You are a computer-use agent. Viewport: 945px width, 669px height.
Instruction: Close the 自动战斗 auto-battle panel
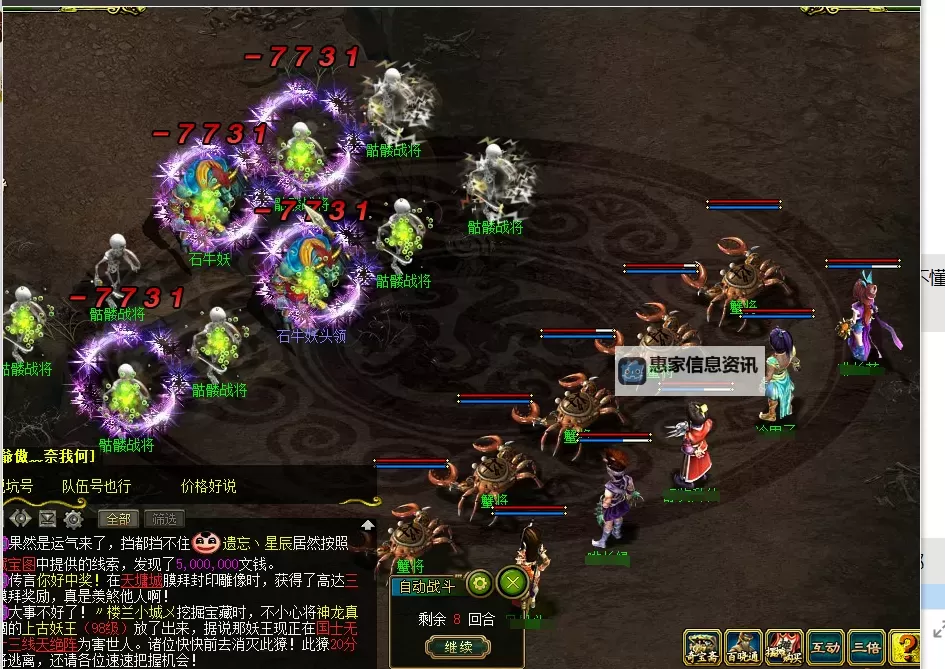[x=512, y=582]
